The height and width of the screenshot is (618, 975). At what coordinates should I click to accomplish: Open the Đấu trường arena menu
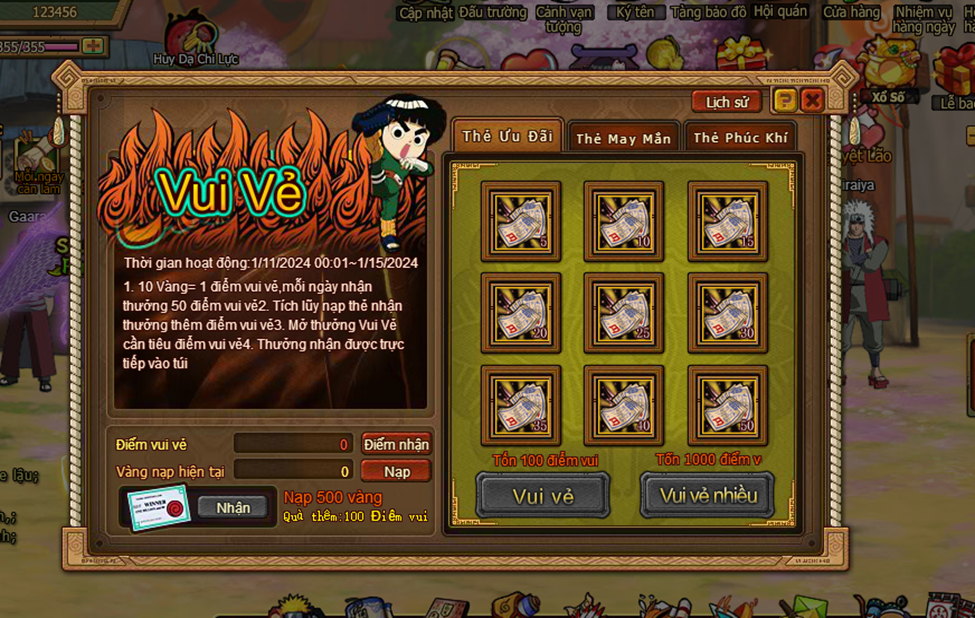[492, 13]
